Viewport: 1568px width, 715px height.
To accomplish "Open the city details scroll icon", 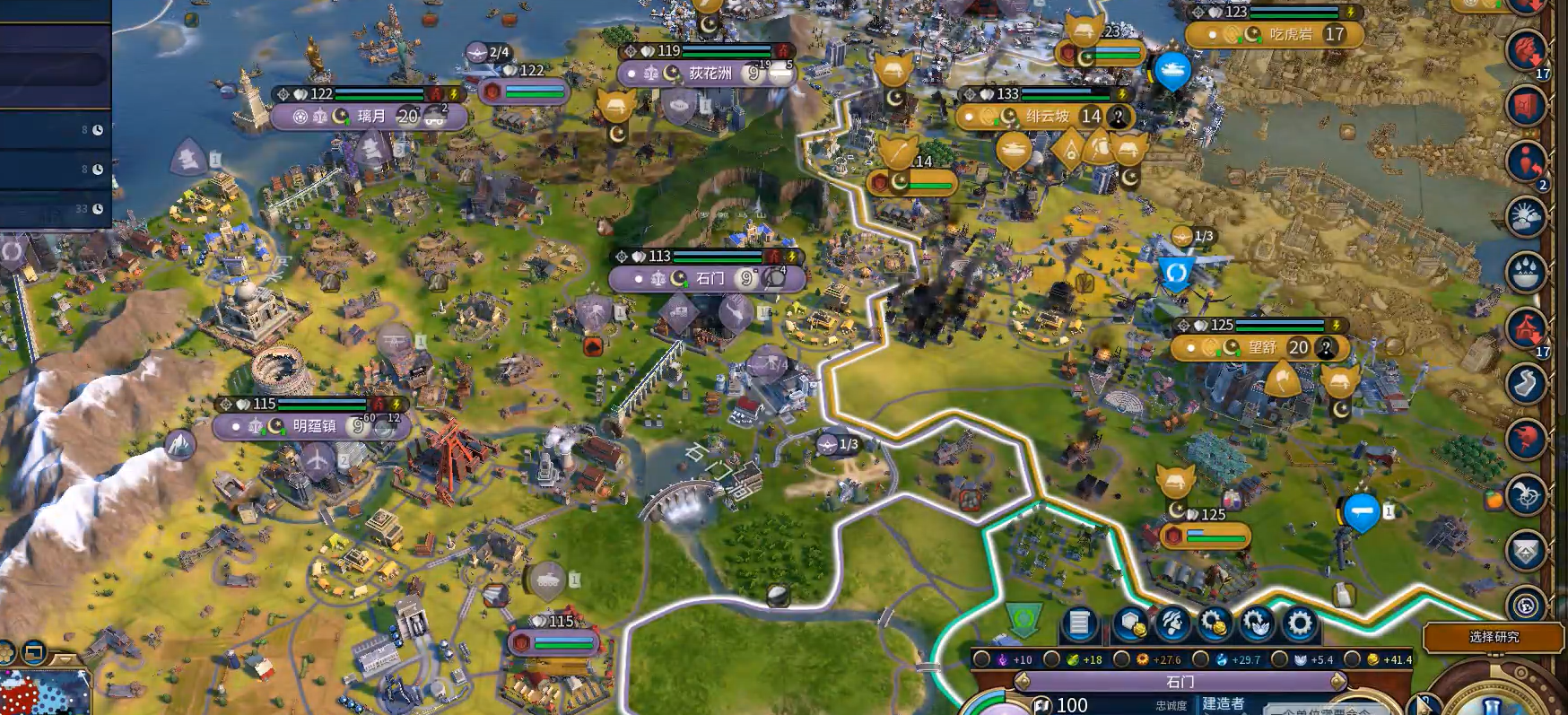I will click(x=1080, y=623).
